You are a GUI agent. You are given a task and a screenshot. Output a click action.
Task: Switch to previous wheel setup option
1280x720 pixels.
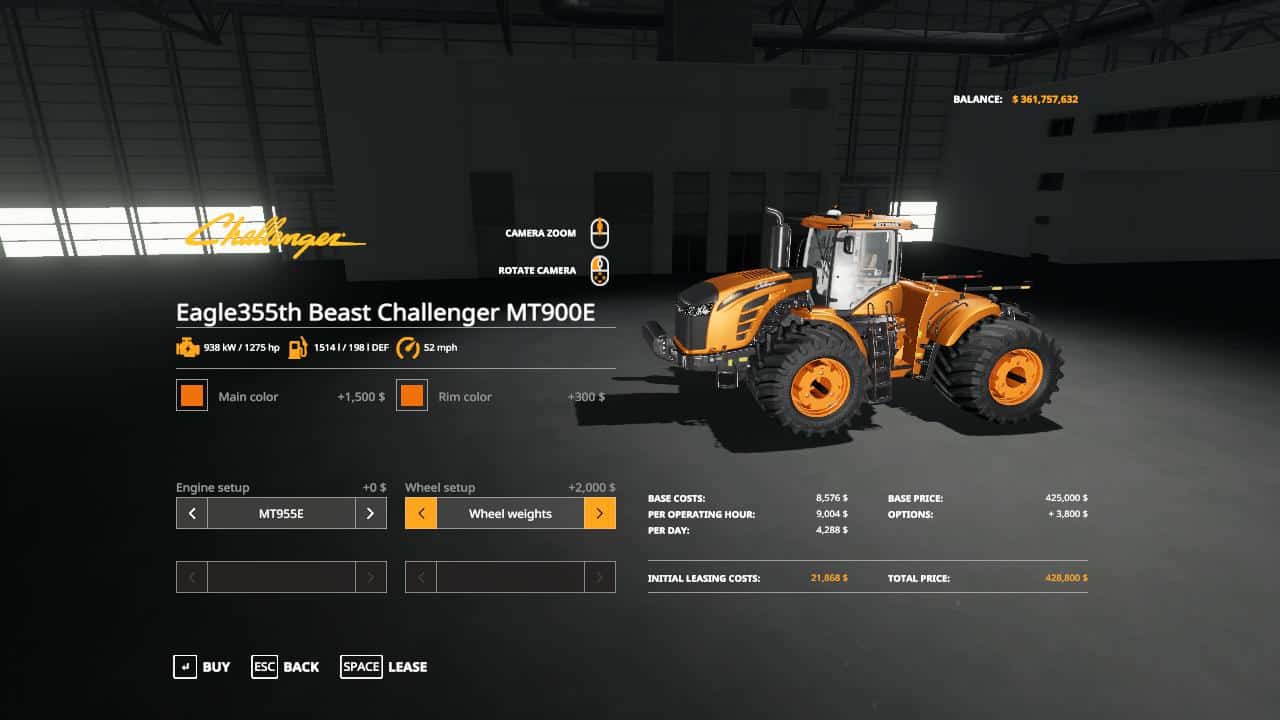click(421, 514)
